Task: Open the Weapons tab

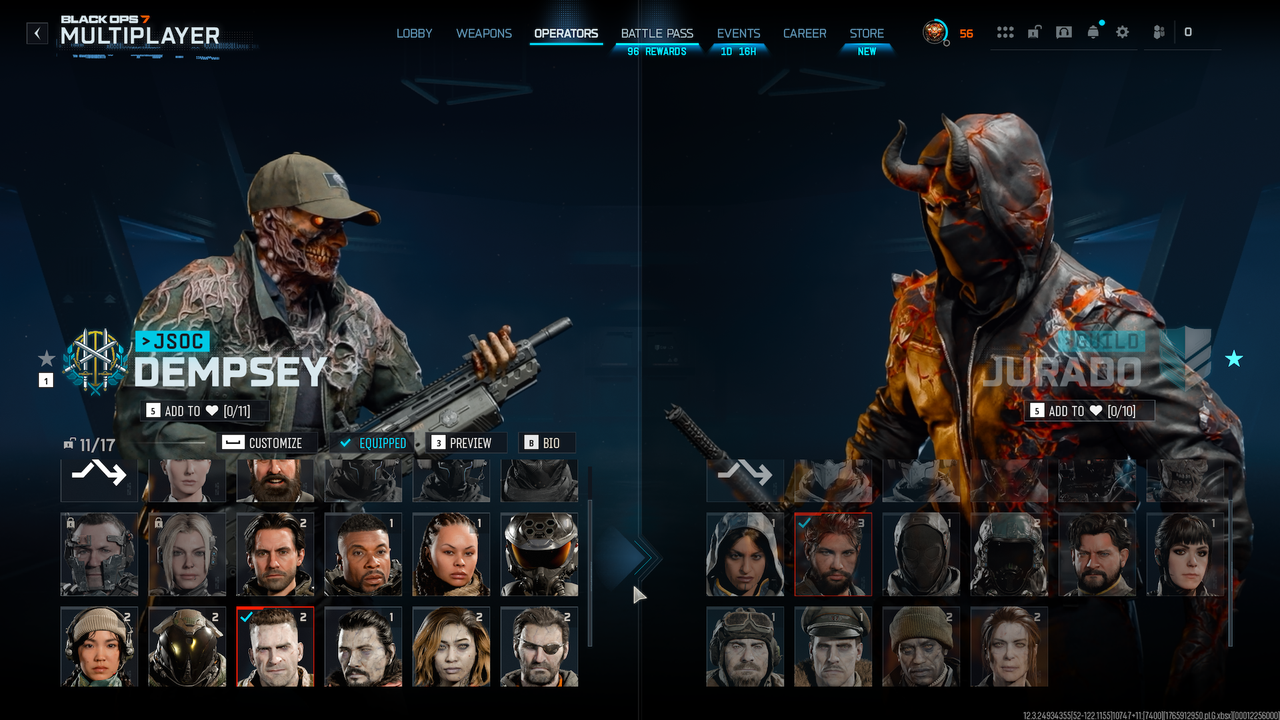Action: click(484, 33)
